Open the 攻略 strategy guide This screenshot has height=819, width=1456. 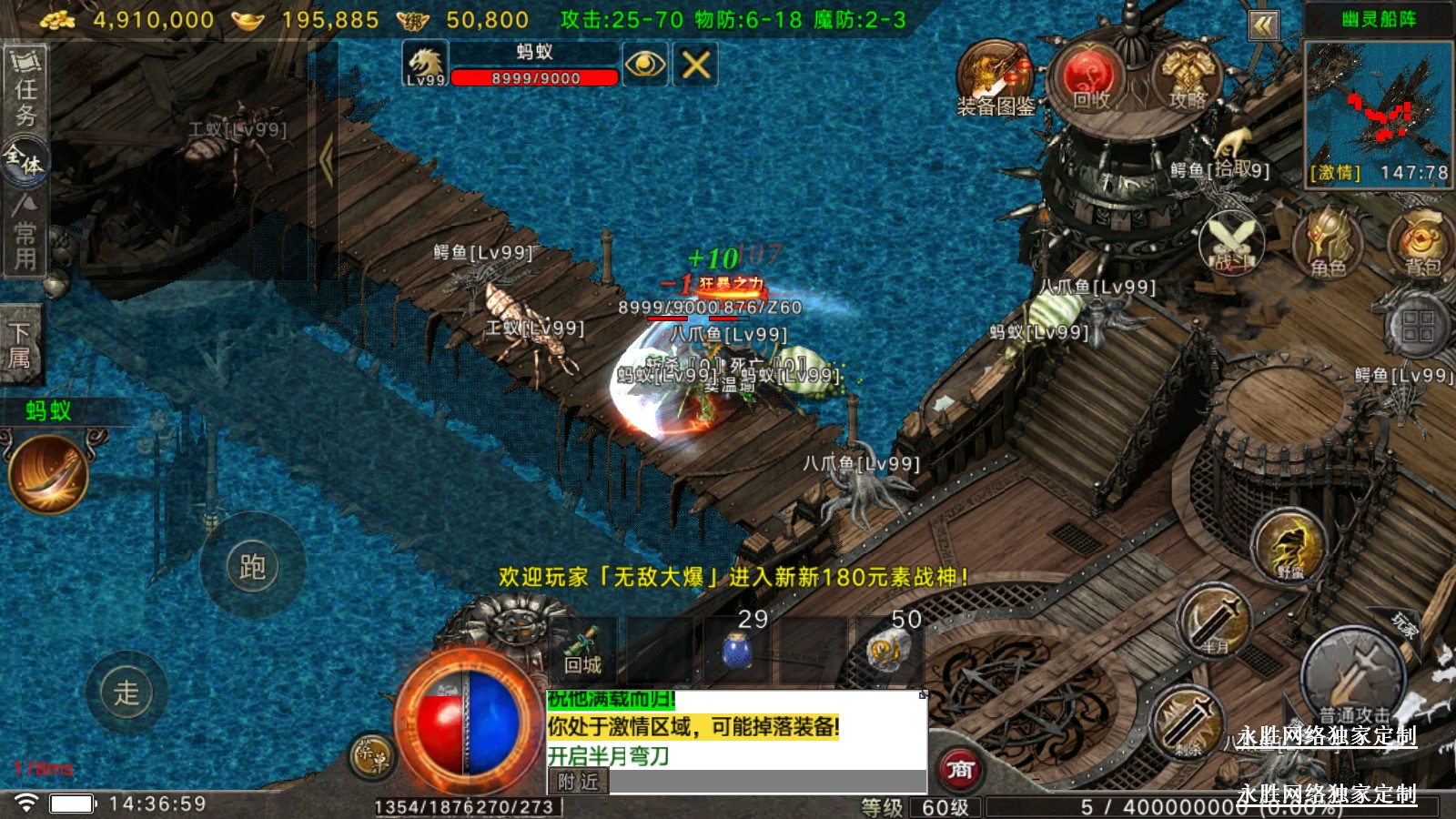click(x=1187, y=78)
